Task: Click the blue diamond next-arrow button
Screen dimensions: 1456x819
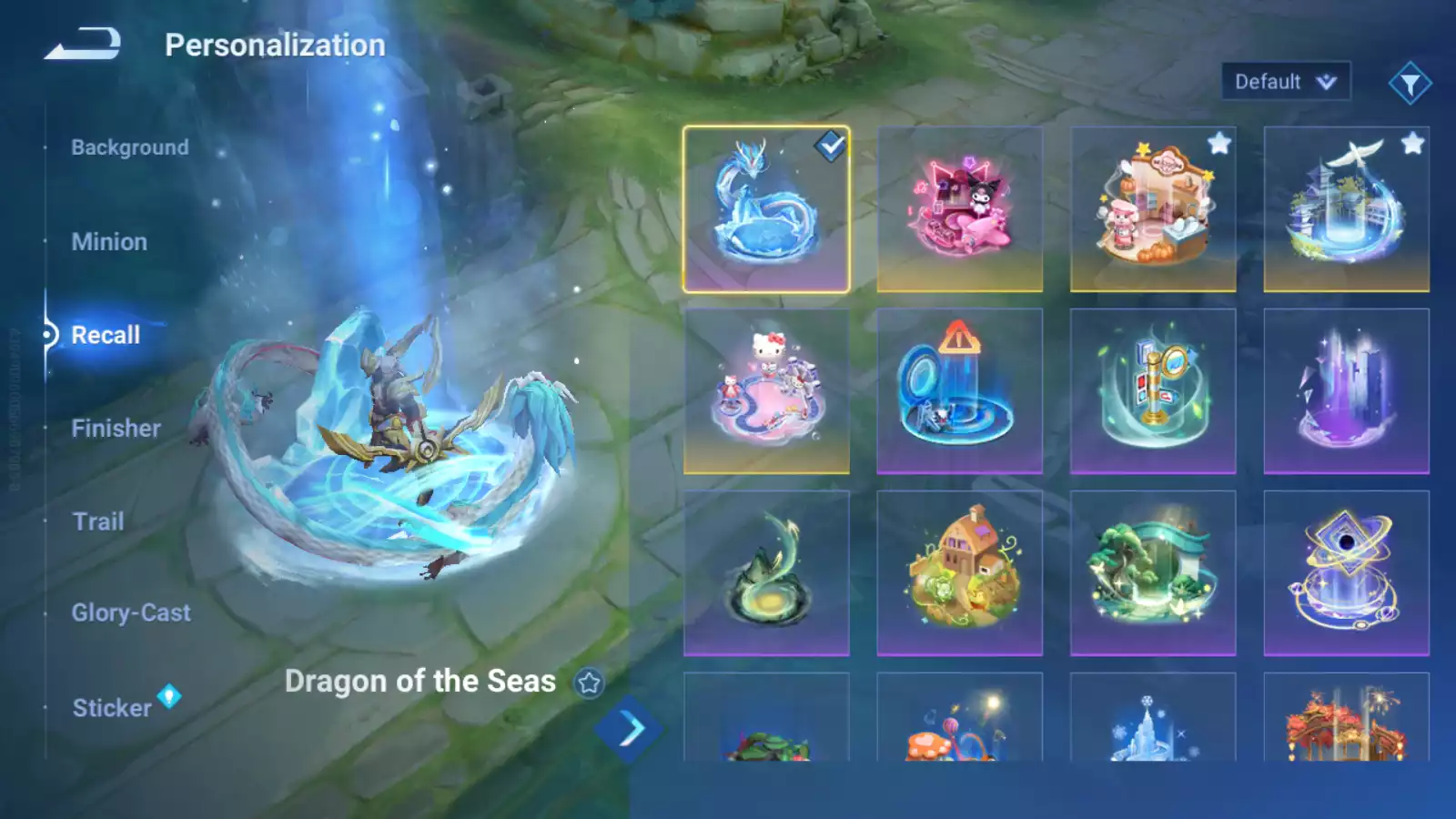Action: tap(629, 729)
